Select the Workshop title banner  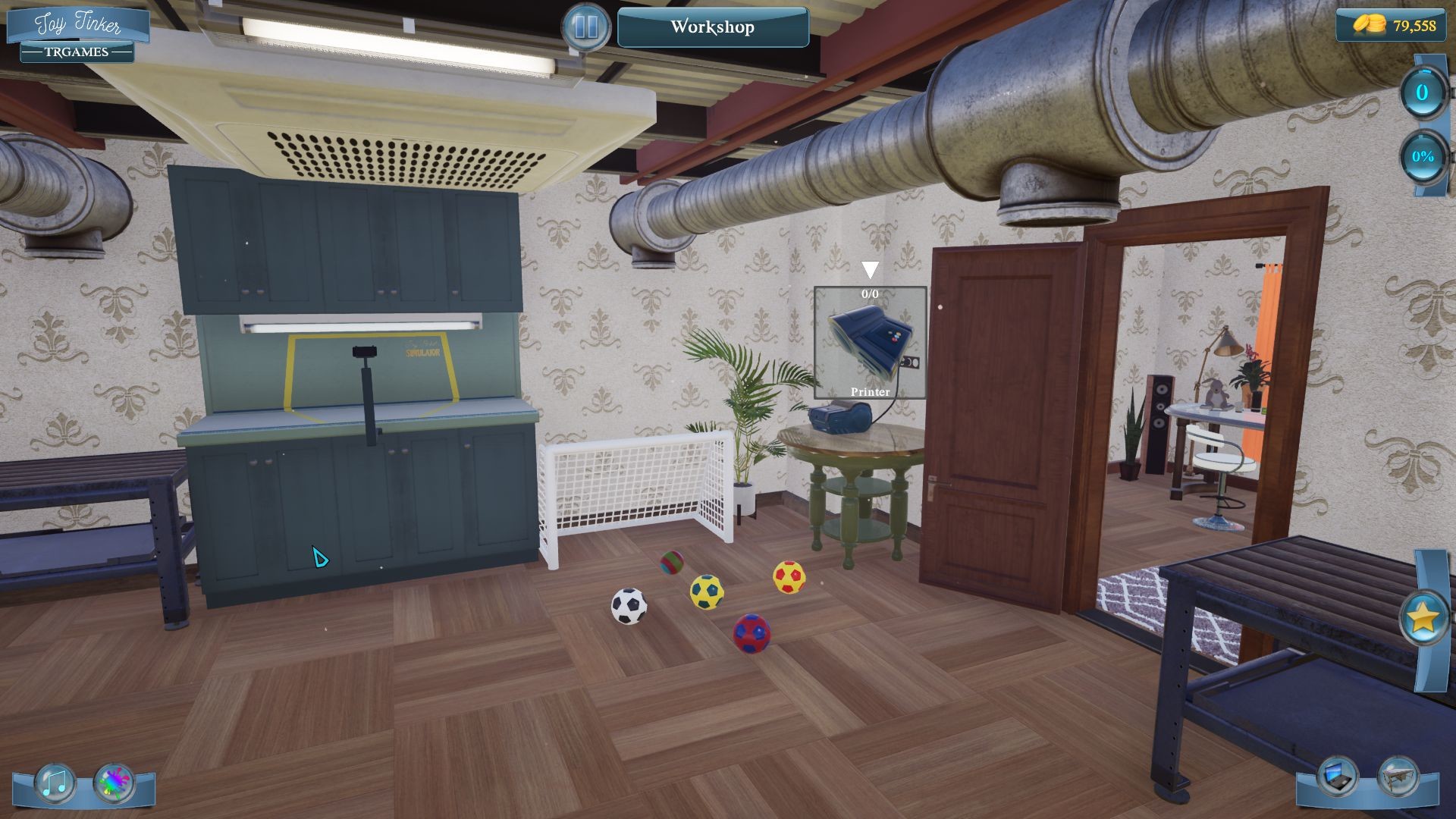pos(711,27)
